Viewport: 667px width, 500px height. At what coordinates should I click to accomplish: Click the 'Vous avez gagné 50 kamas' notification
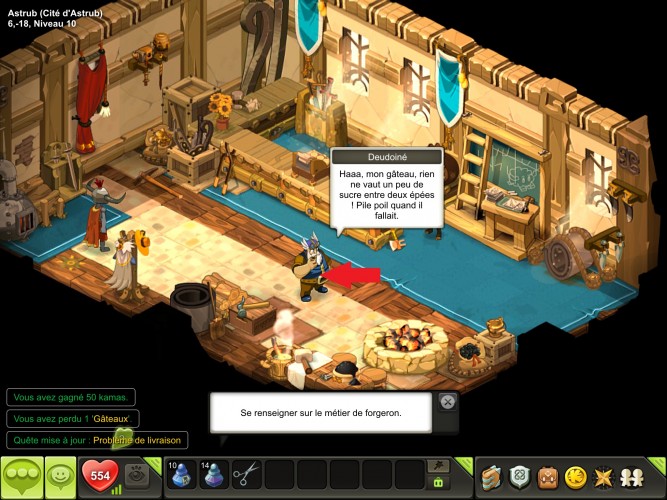tap(70, 398)
